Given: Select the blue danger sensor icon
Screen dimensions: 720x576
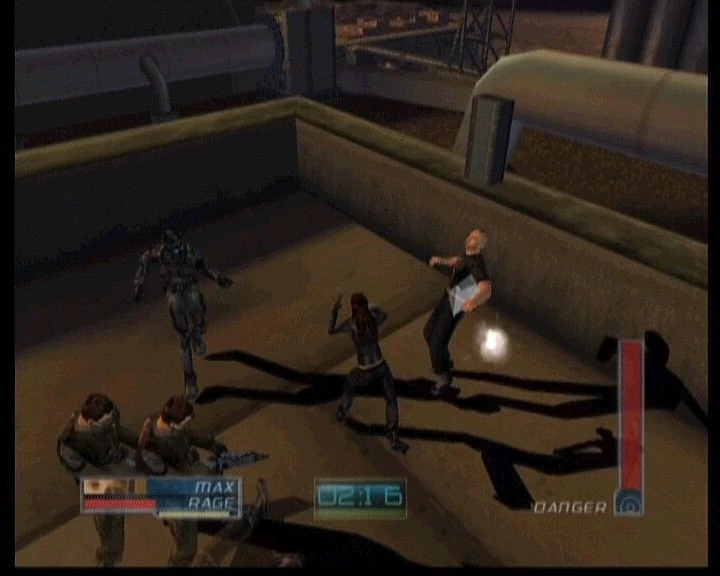Looking at the screenshot, I should coord(629,503).
